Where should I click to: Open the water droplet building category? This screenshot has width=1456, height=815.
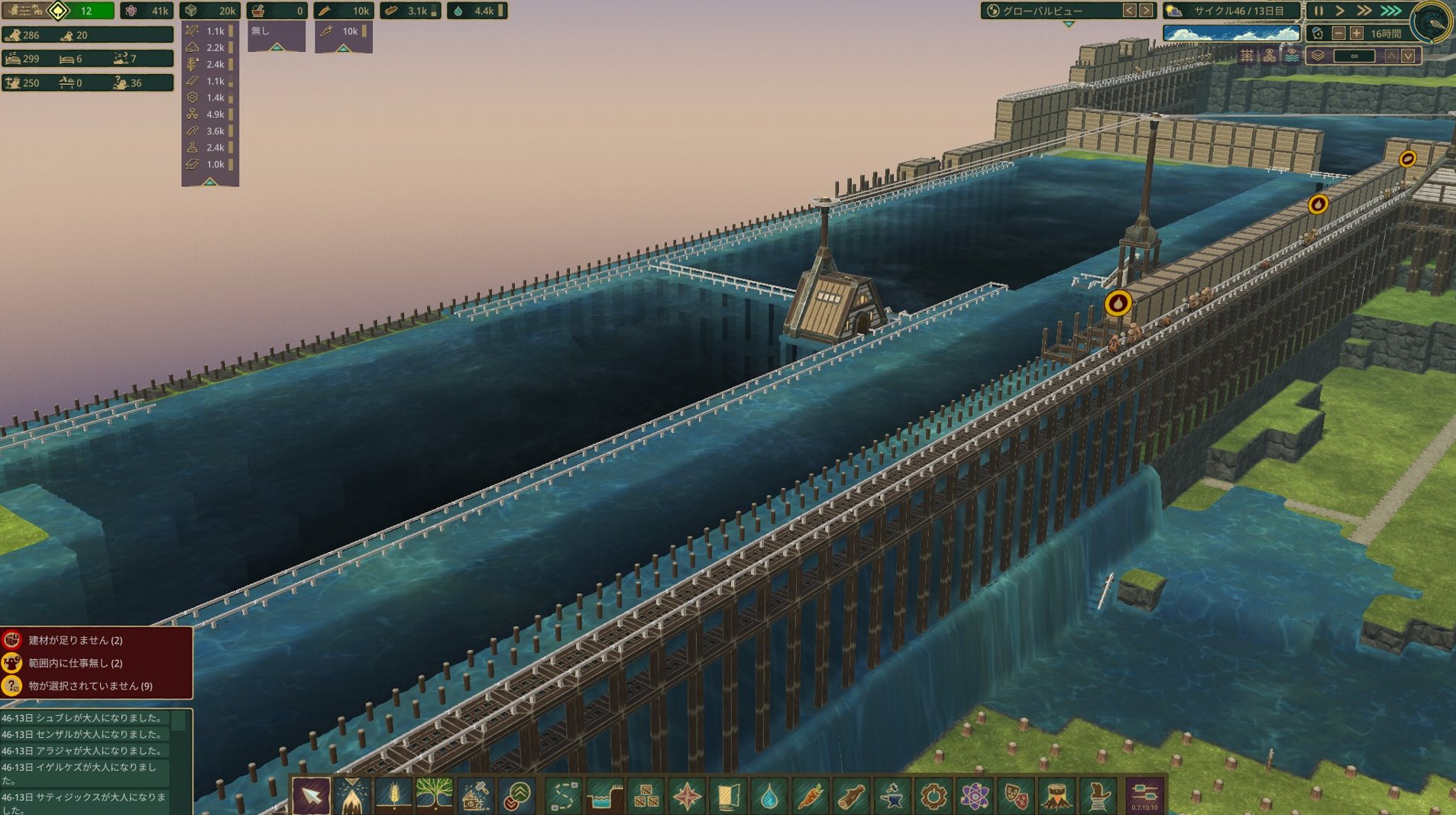click(x=768, y=797)
